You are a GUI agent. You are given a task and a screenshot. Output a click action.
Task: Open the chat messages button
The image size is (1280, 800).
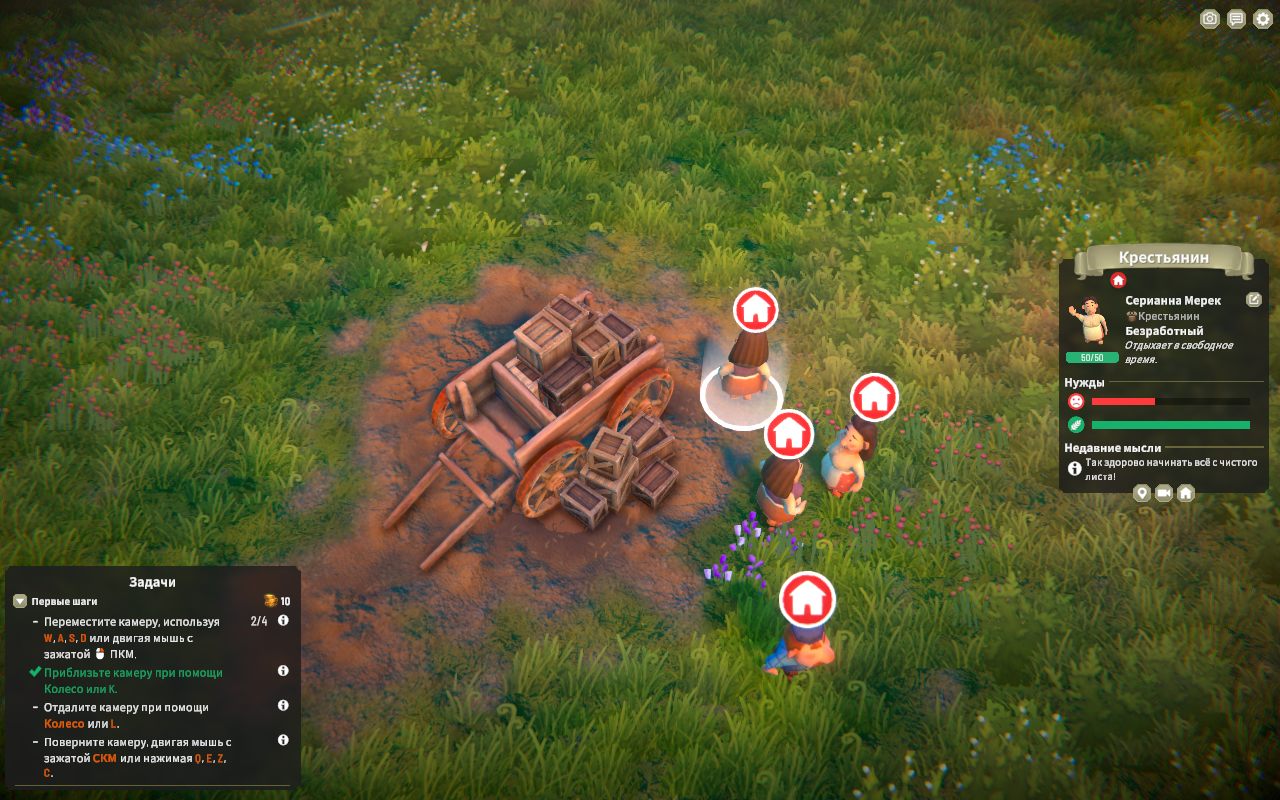pyautogui.click(x=1237, y=19)
